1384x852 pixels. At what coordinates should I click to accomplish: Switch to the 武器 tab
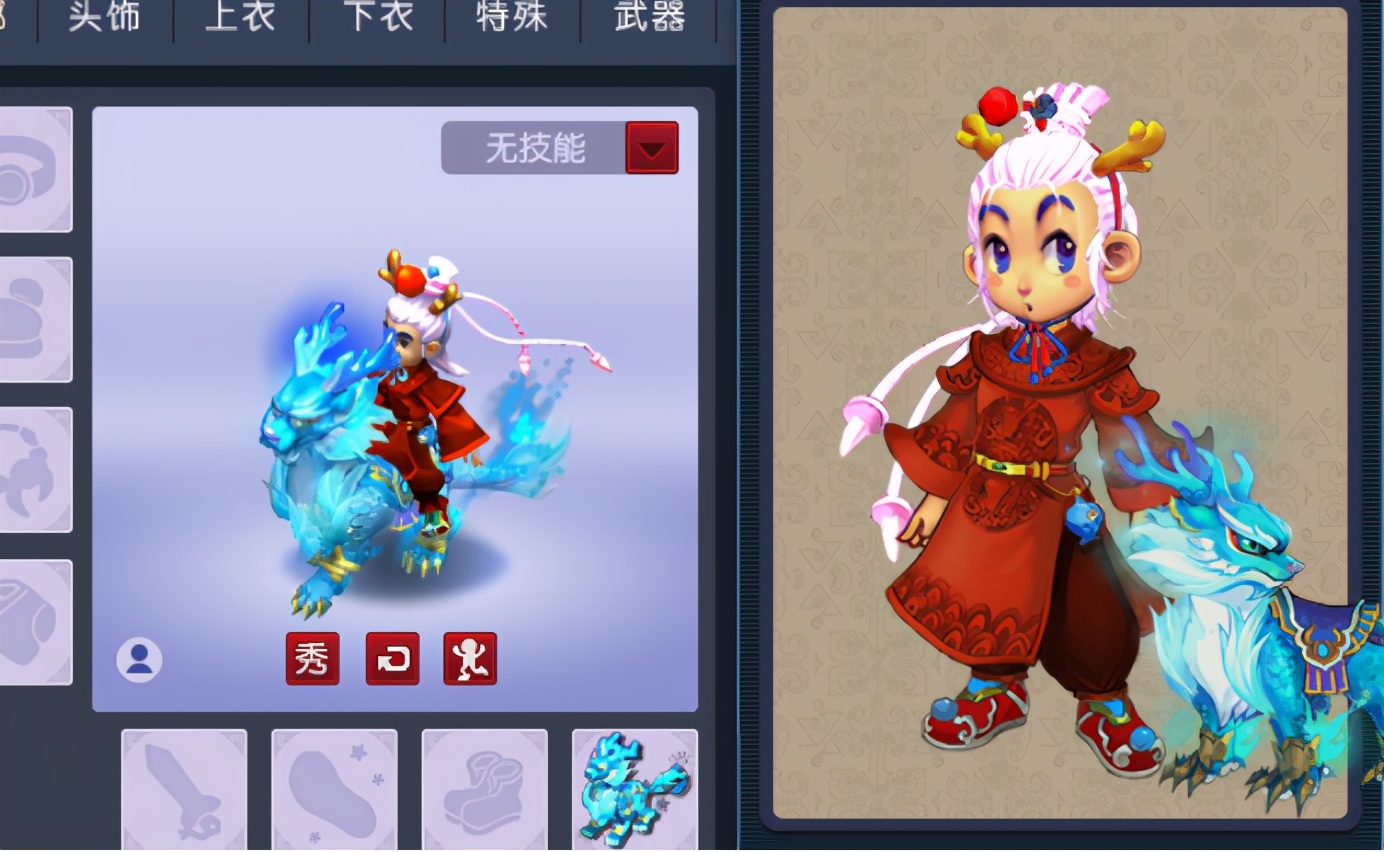click(648, 17)
